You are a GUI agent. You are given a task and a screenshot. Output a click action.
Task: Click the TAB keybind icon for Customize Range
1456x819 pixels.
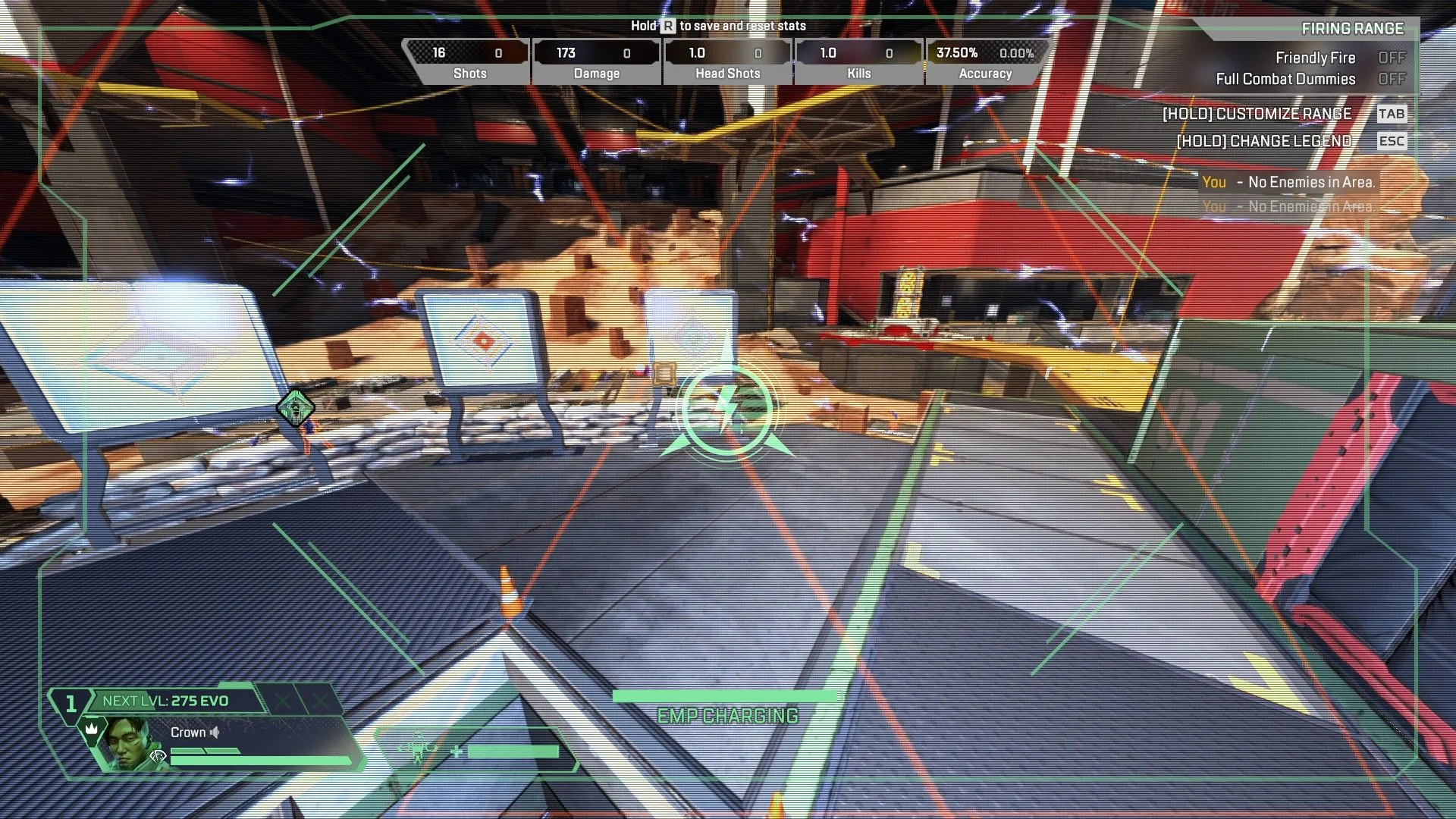pyautogui.click(x=1392, y=114)
